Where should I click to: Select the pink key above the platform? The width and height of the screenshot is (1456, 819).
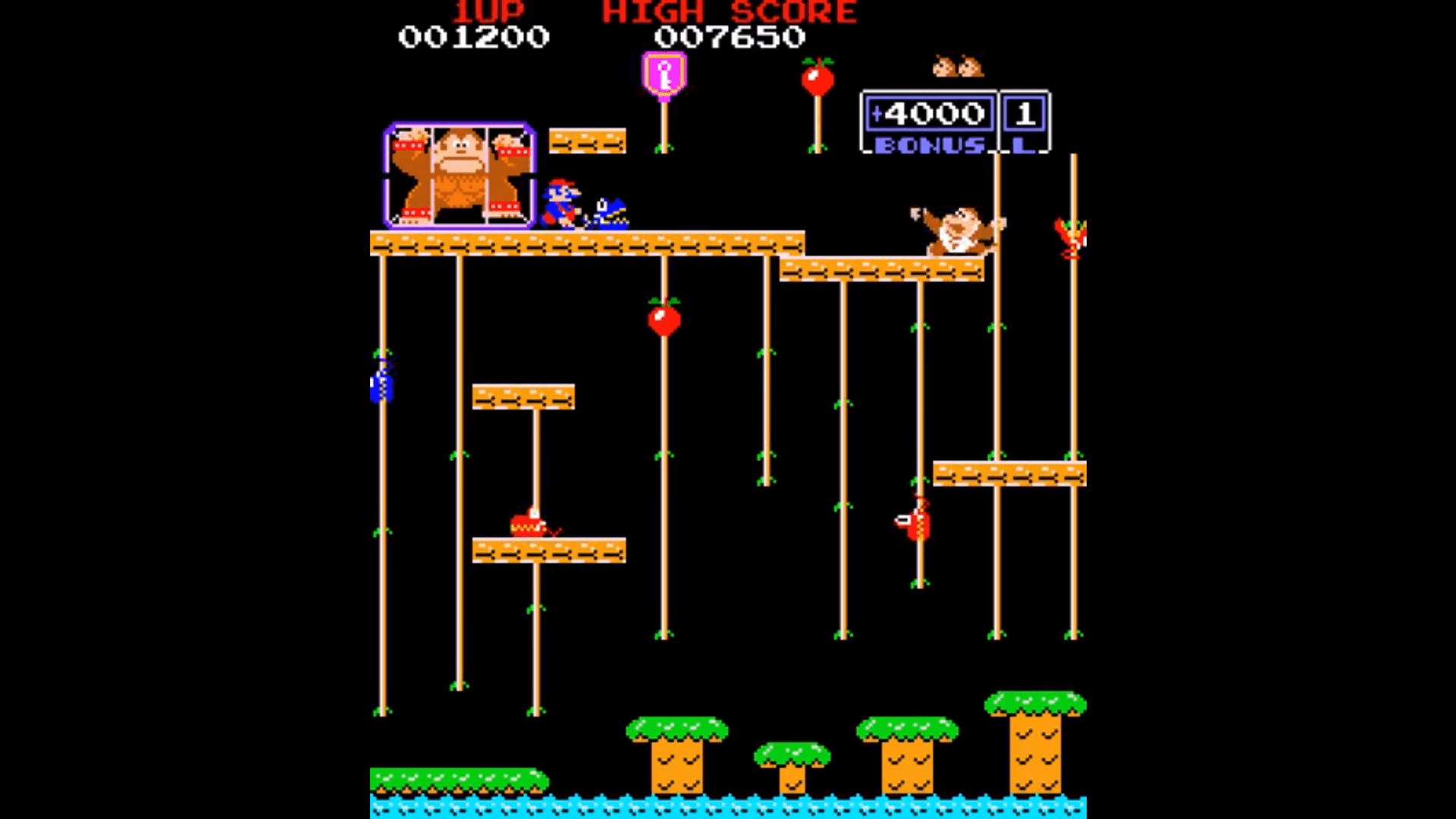click(664, 74)
